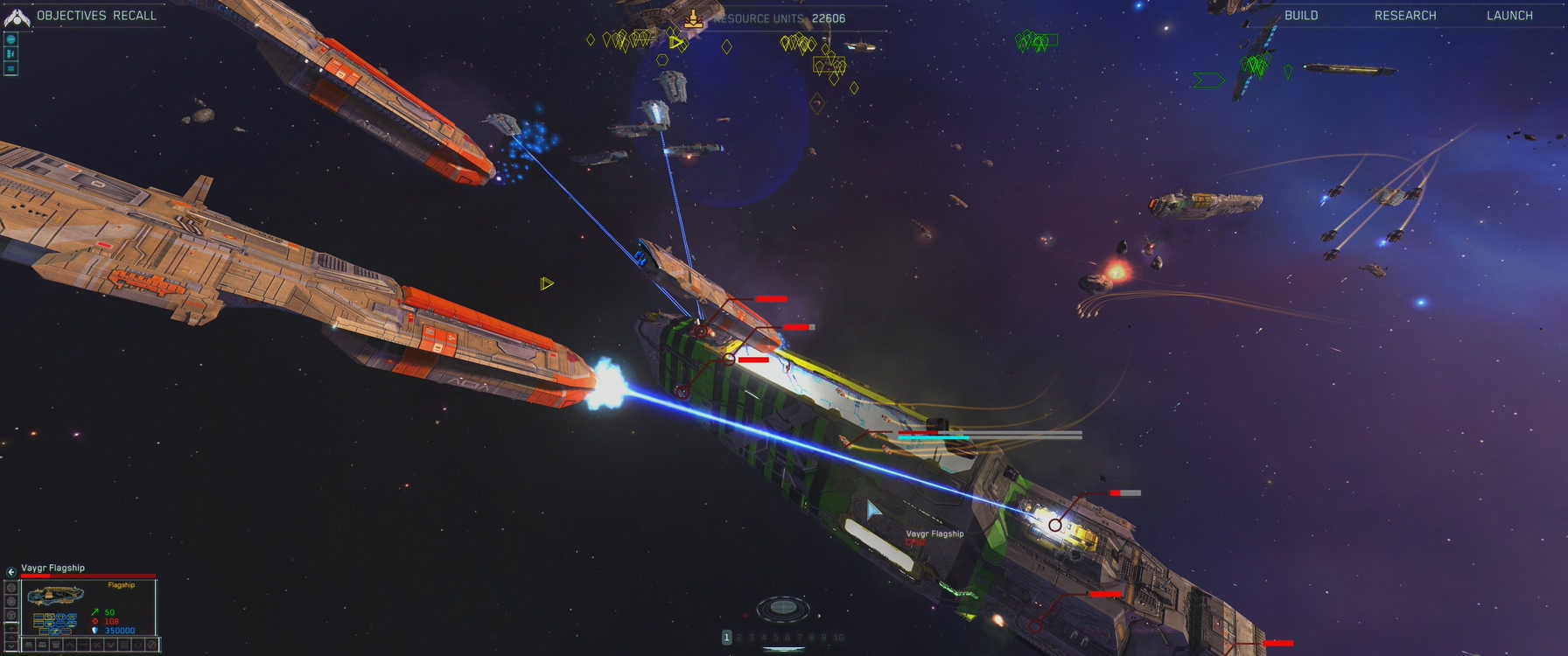Click the crossed-circle cancel command icon
The width and height of the screenshot is (1568, 656).
coord(151,645)
